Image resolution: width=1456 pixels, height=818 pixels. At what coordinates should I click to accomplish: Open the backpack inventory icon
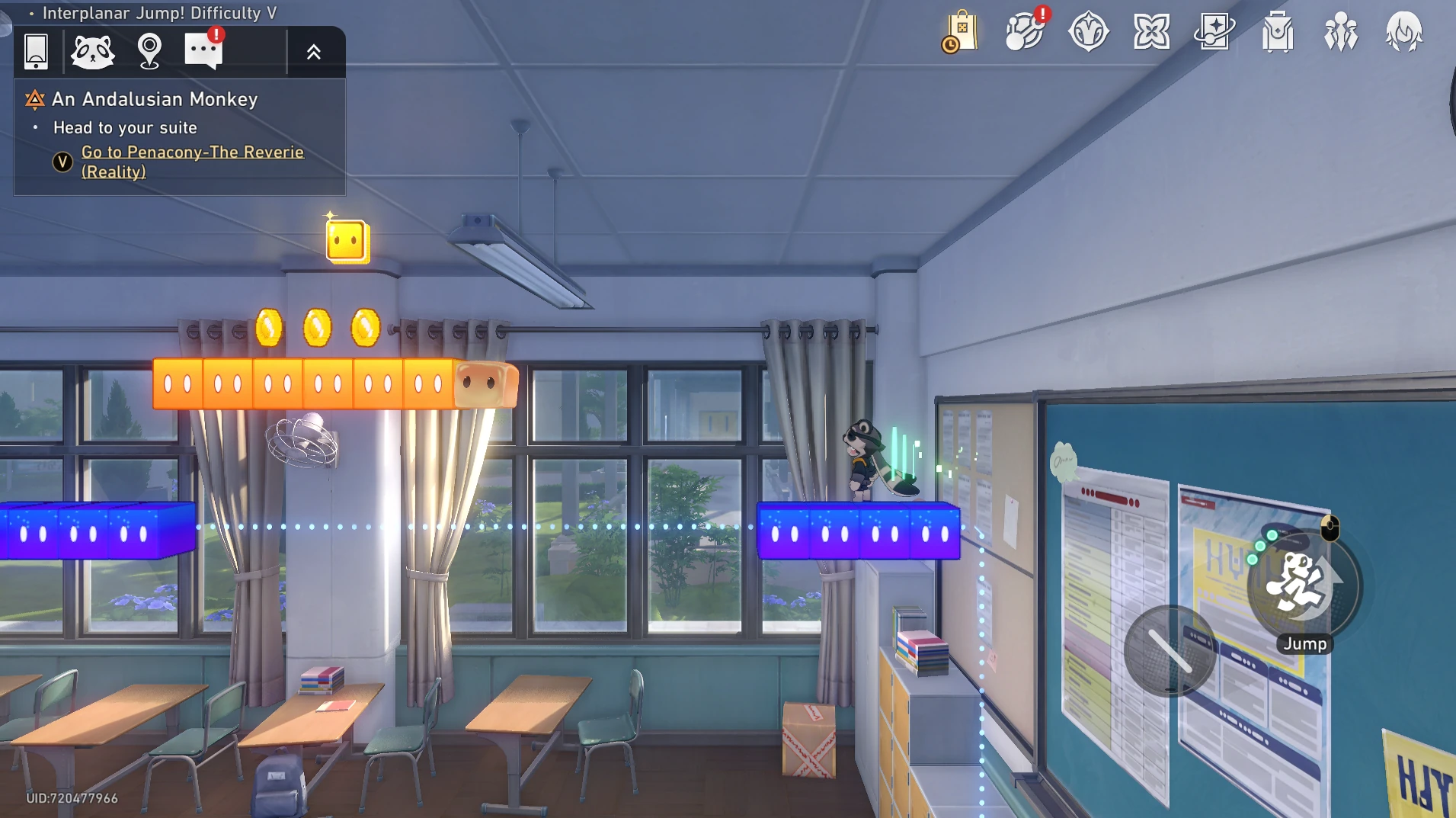(x=1278, y=32)
